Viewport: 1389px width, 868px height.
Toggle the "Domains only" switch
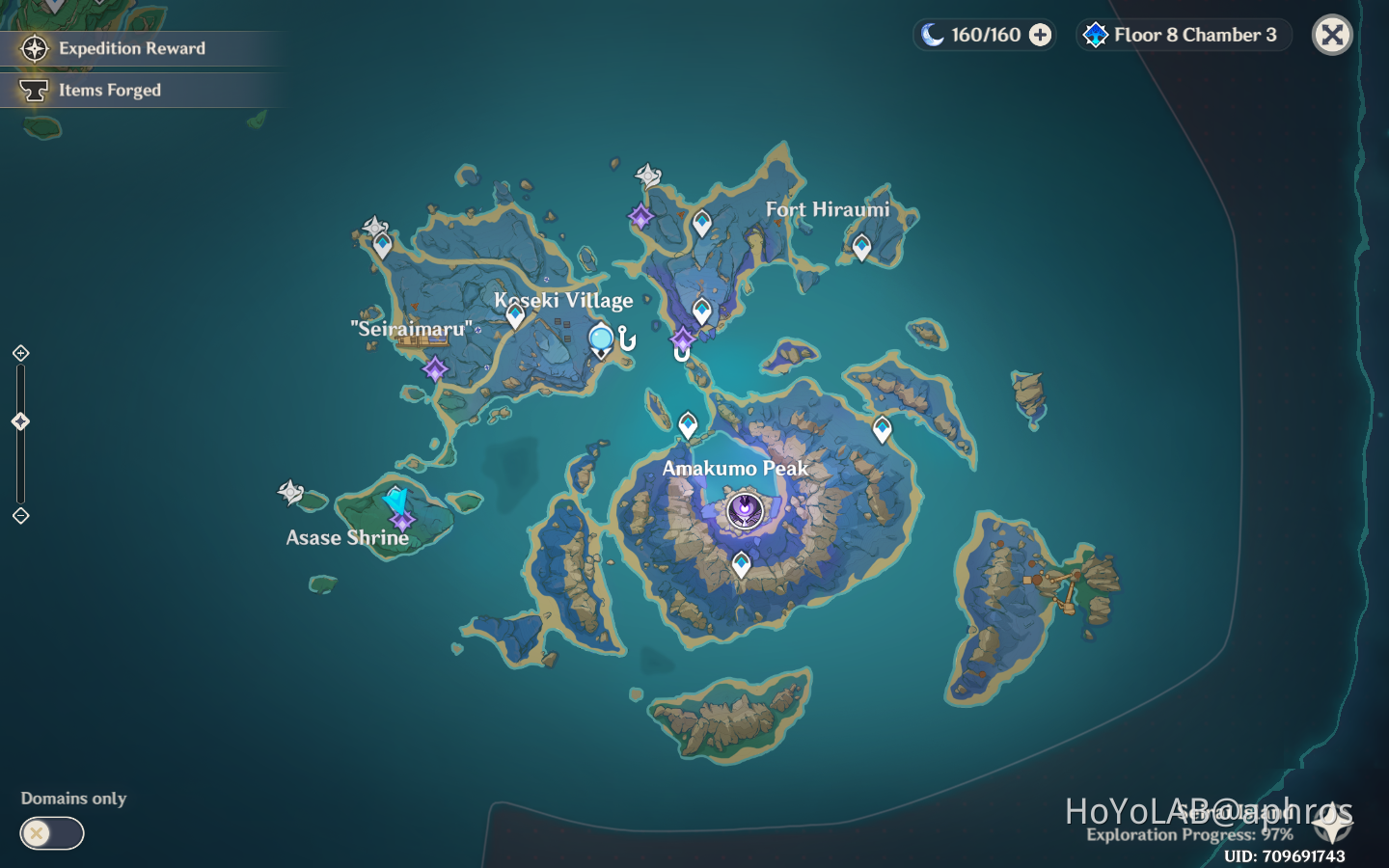pyautogui.click(x=51, y=833)
